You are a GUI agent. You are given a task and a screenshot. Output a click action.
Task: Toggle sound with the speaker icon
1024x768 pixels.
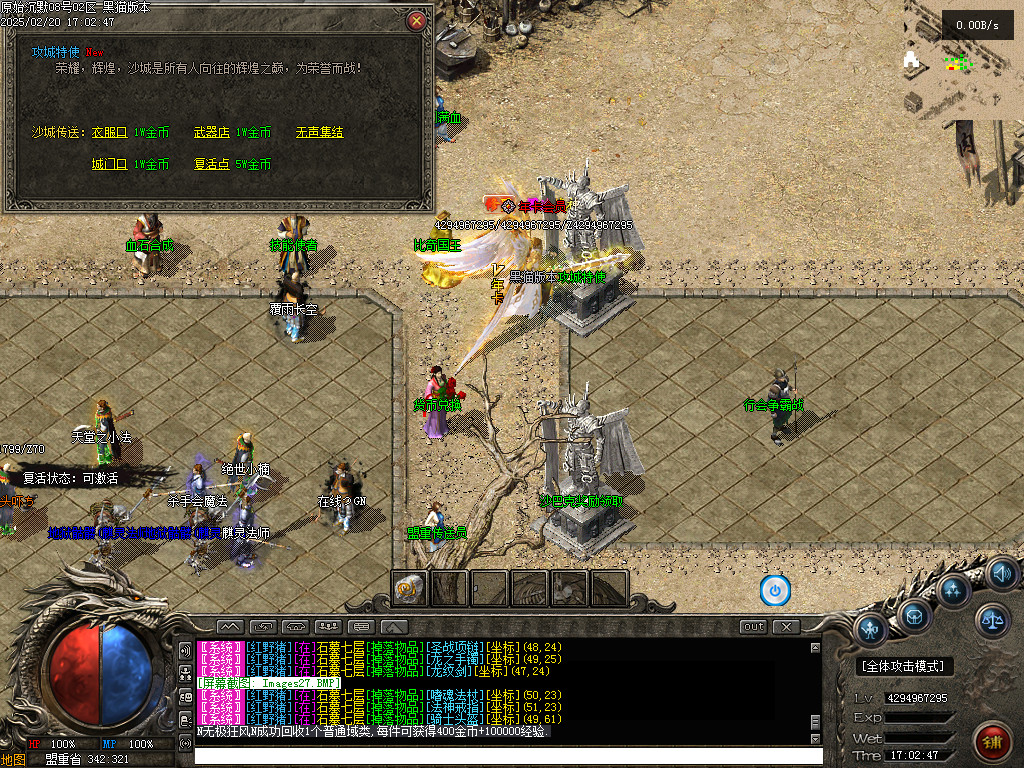click(1002, 574)
